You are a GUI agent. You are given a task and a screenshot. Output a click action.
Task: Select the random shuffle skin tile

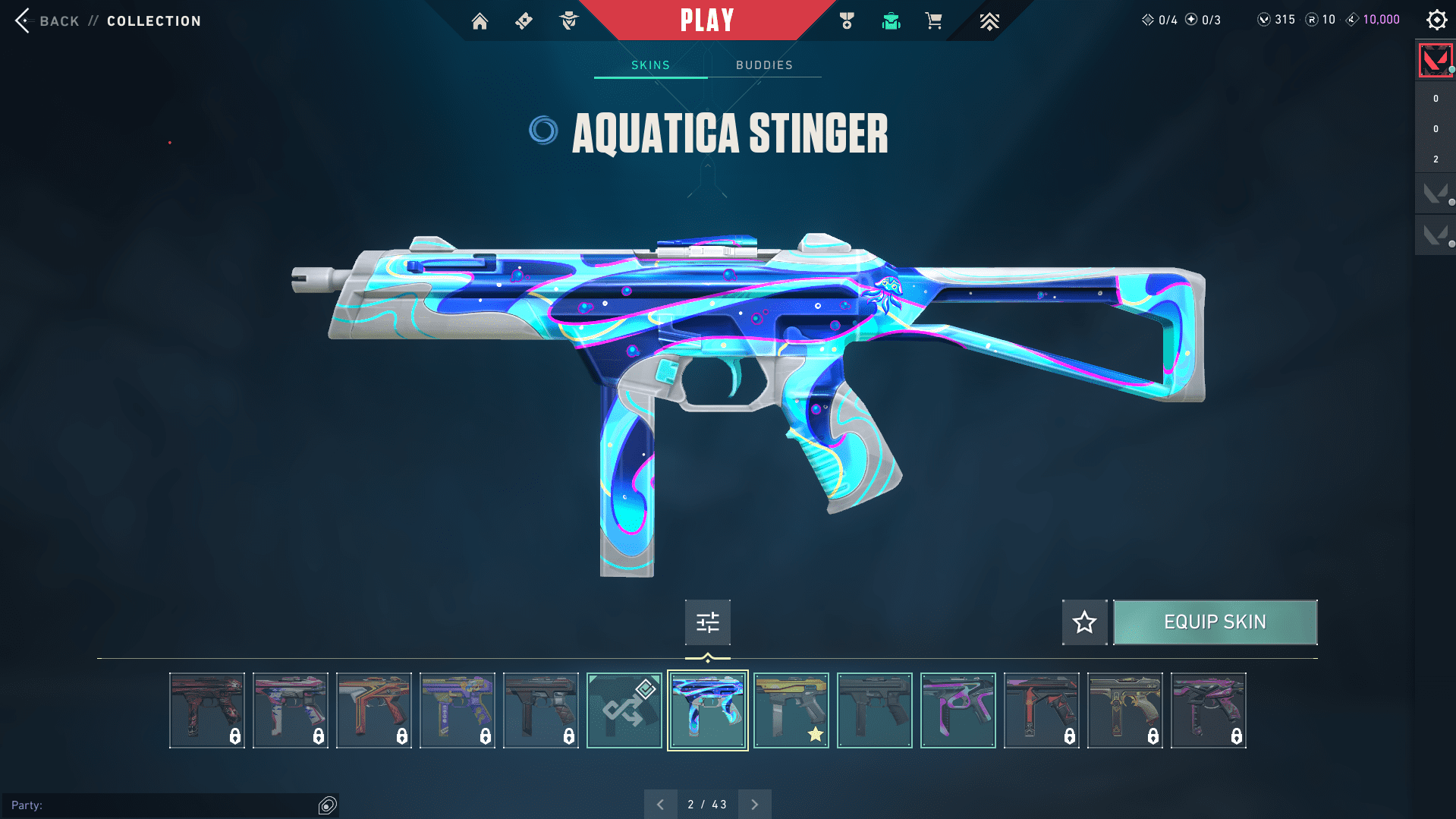click(x=624, y=710)
